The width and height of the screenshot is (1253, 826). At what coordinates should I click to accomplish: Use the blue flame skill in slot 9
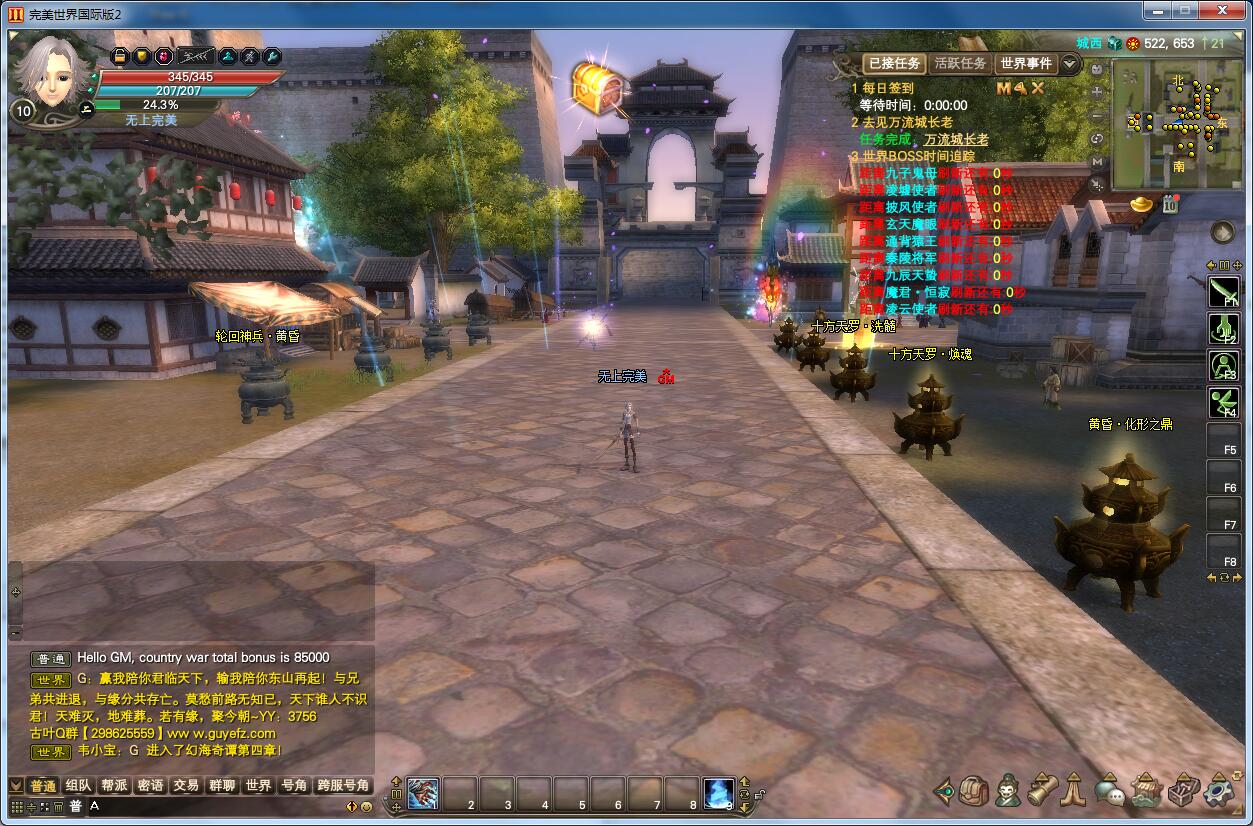coord(718,793)
